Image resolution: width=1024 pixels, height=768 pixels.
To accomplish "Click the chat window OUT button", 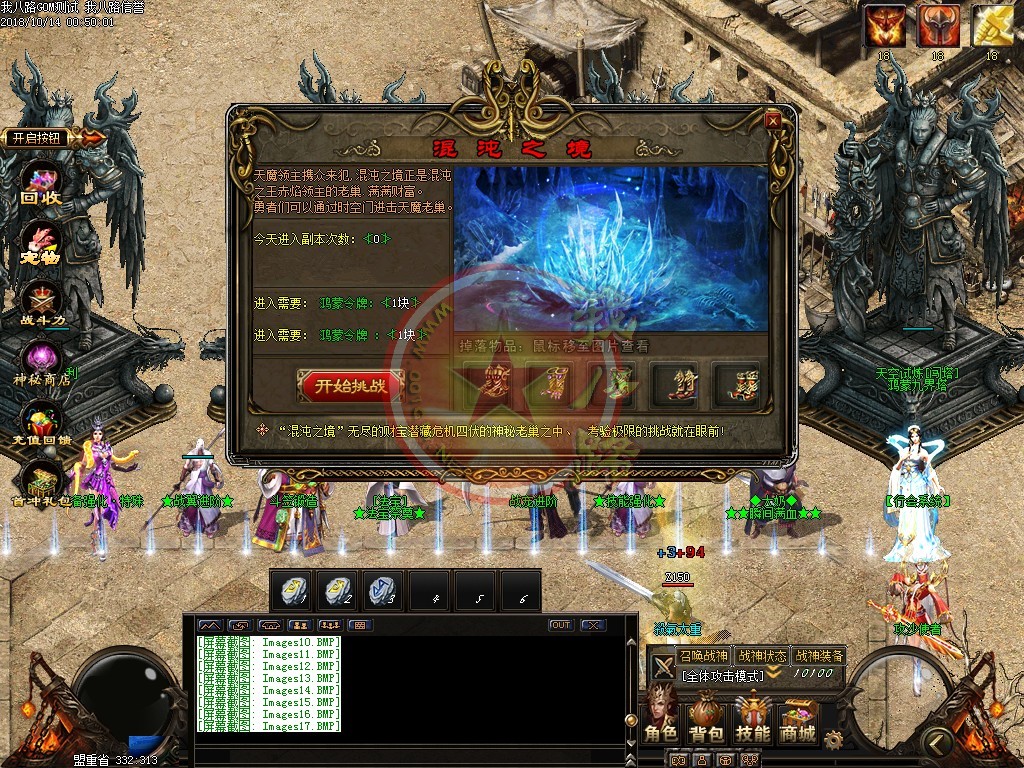I will click(561, 625).
